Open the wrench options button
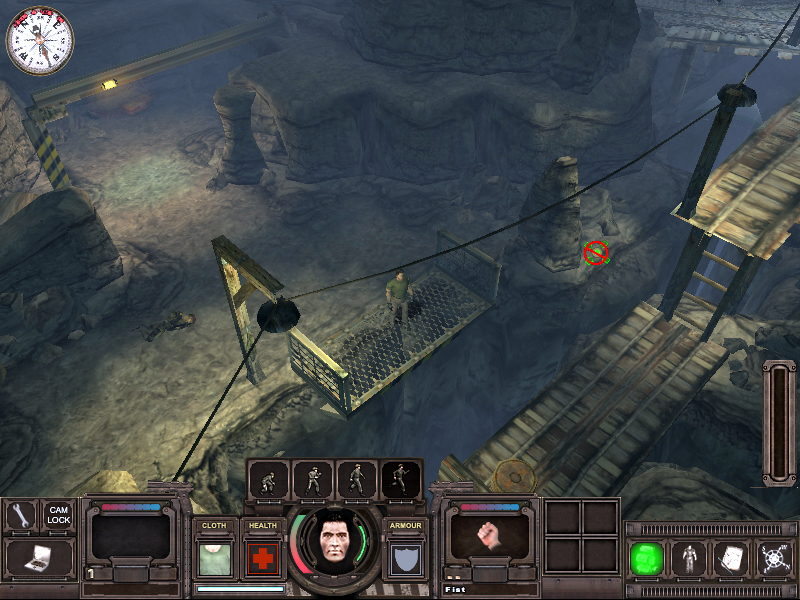Viewport: 800px width, 600px height. pyautogui.click(x=21, y=515)
